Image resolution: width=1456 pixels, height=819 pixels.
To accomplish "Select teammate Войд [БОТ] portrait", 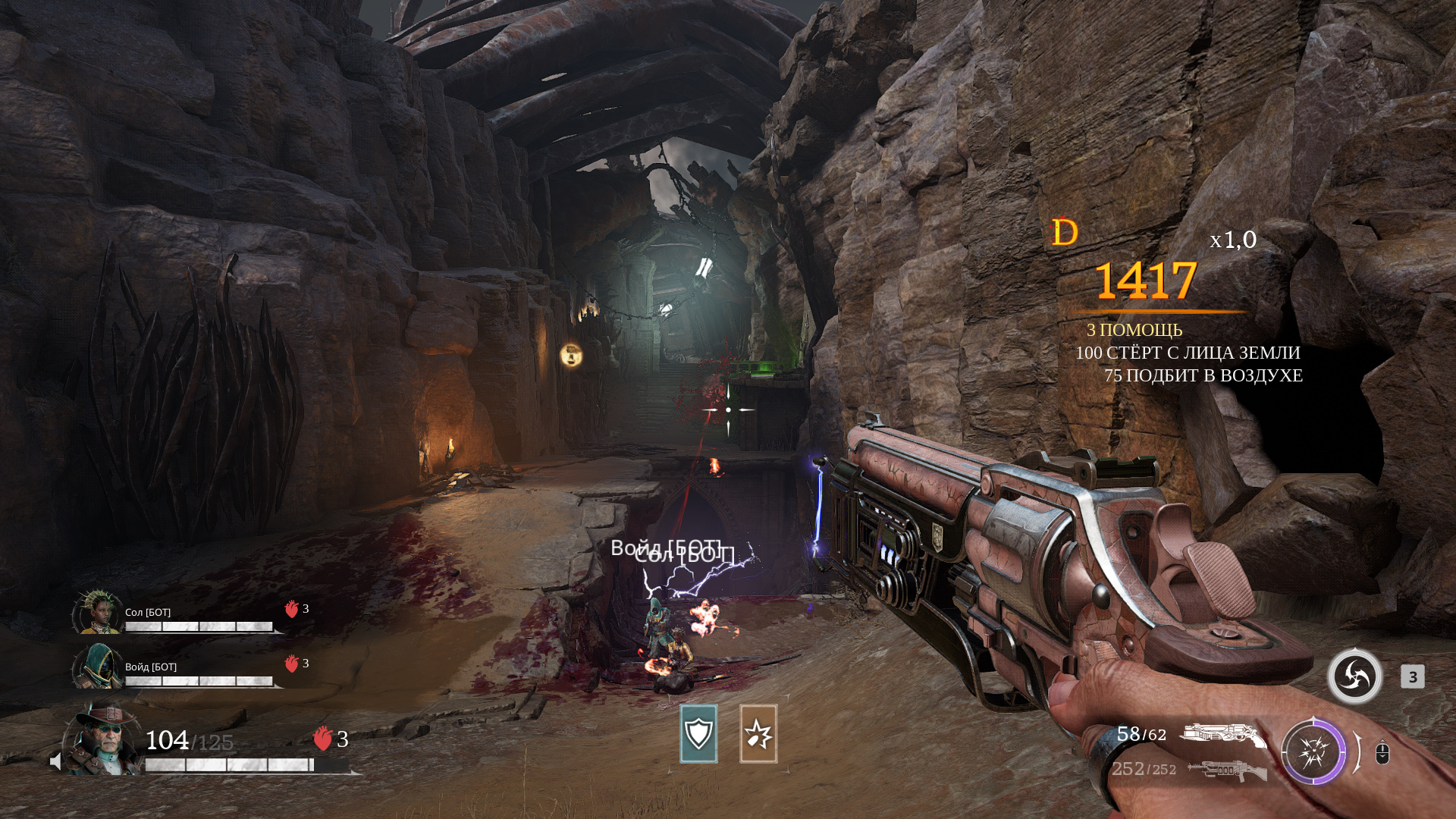I will [x=97, y=667].
